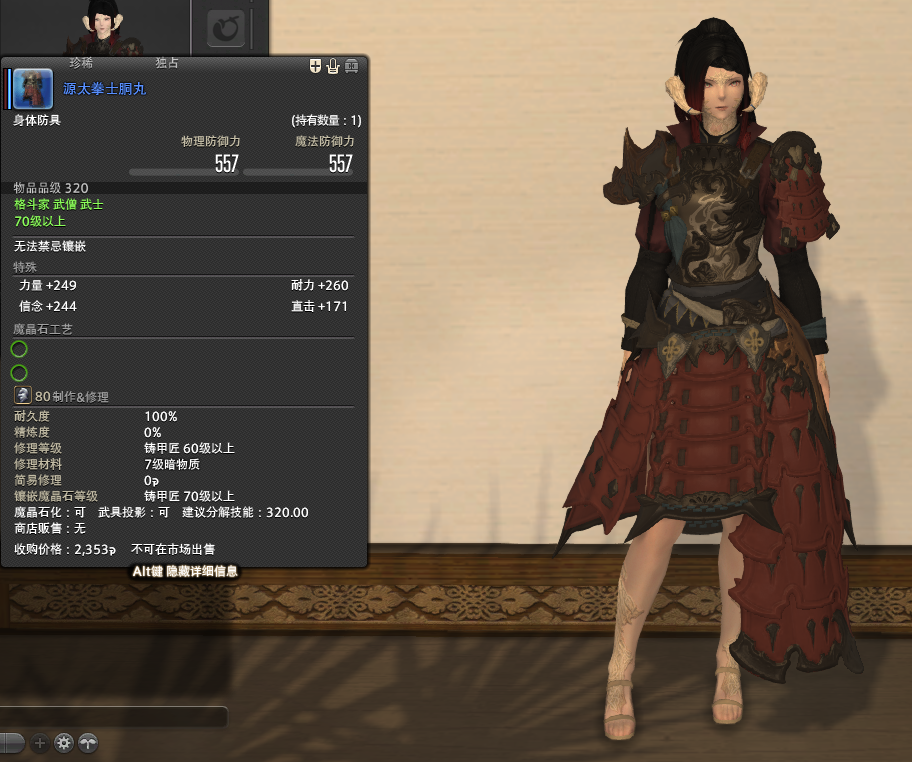Select the character portrait preview at top

[x=102, y=27]
